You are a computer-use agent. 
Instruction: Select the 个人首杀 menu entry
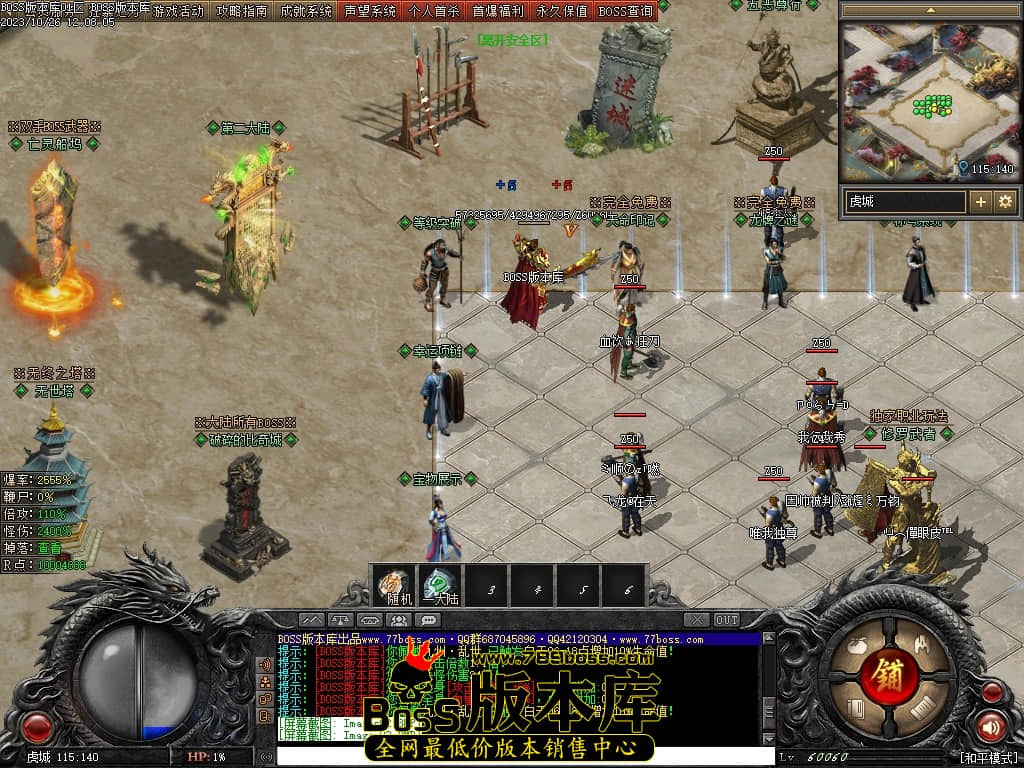tap(434, 11)
